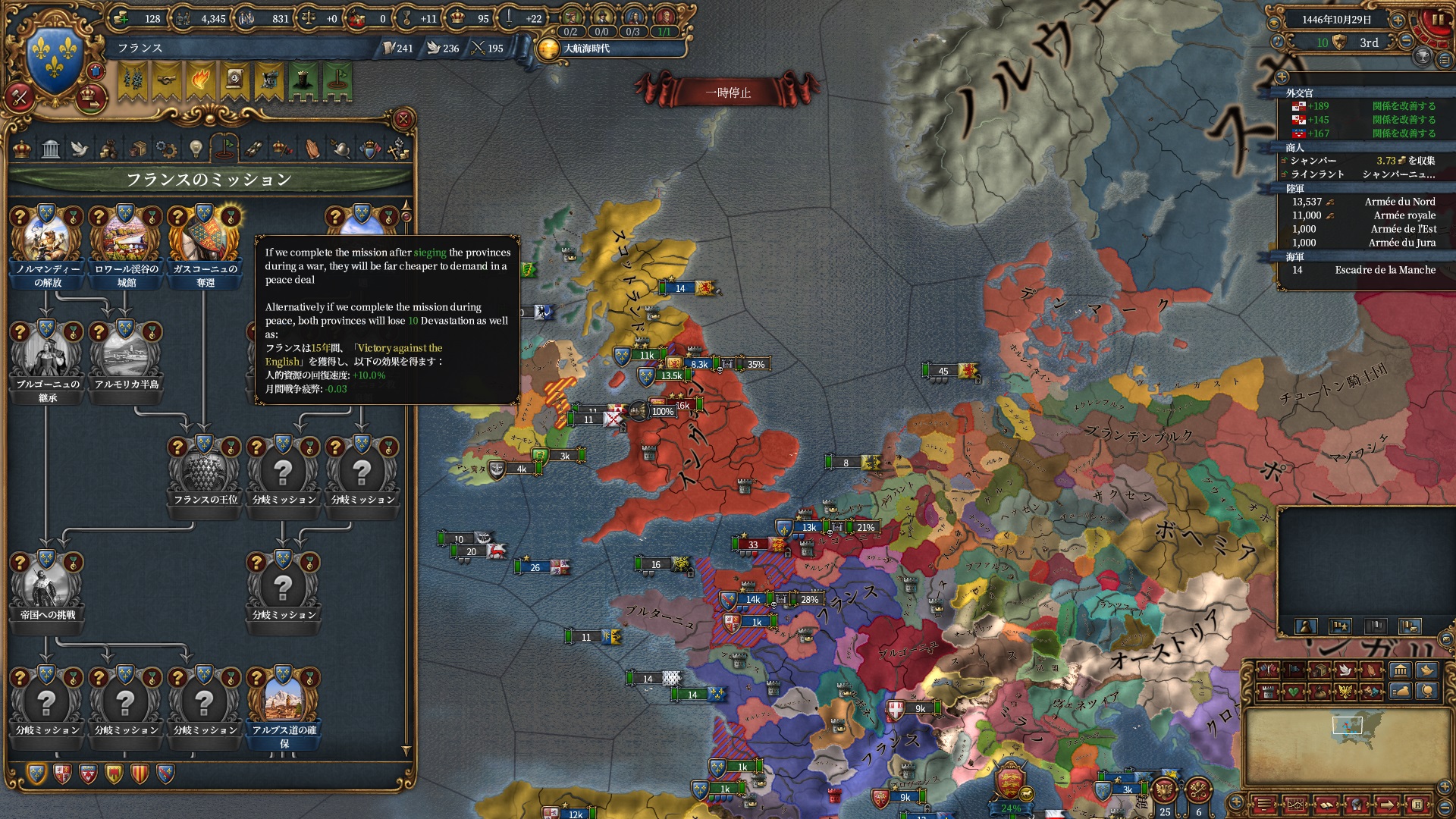Screen dimensions: 1456x819
Task: Switch to the green heart map mode
Action: click(x=1293, y=692)
